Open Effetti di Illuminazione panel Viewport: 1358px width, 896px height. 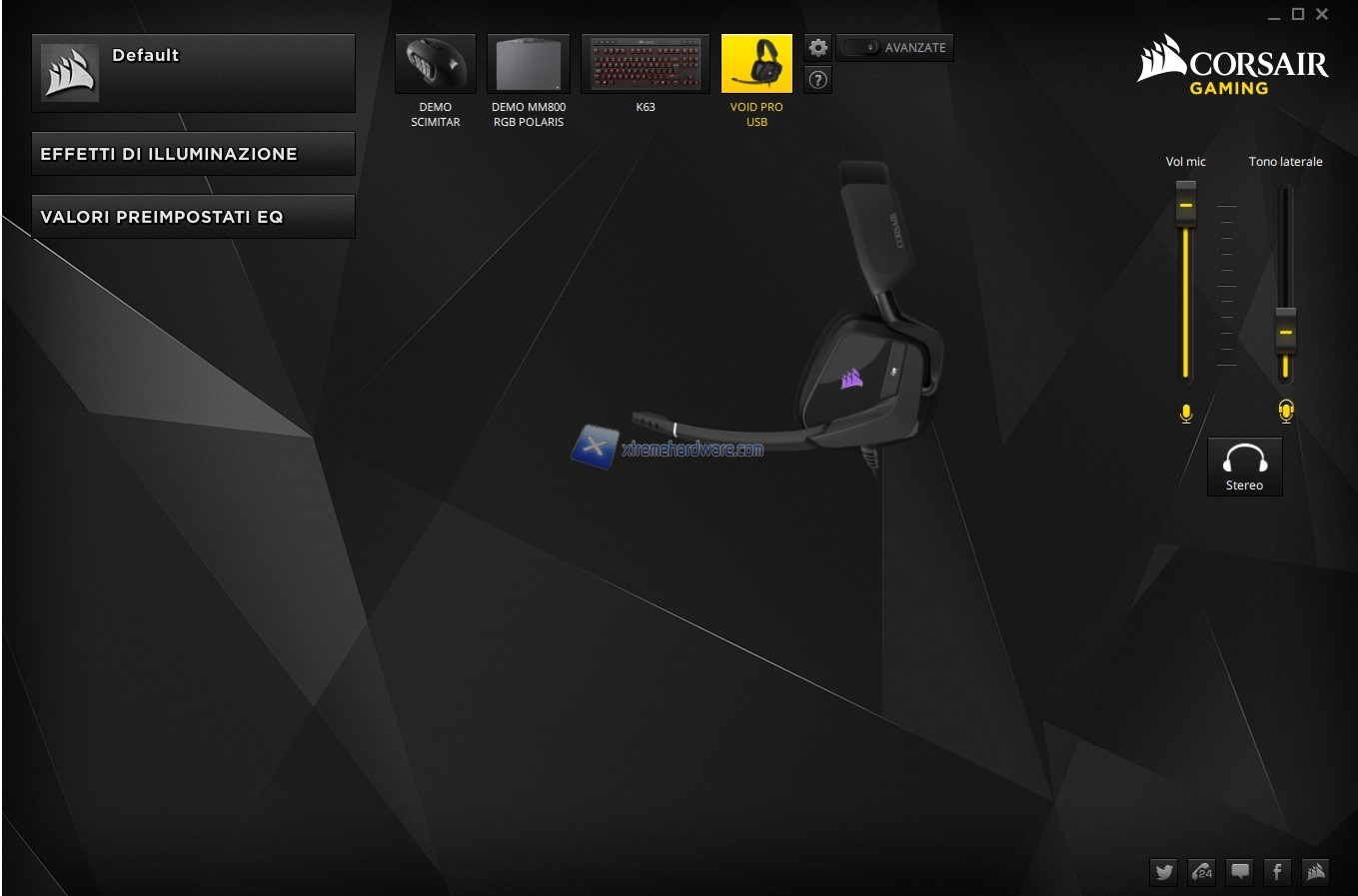tap(193, 154)
